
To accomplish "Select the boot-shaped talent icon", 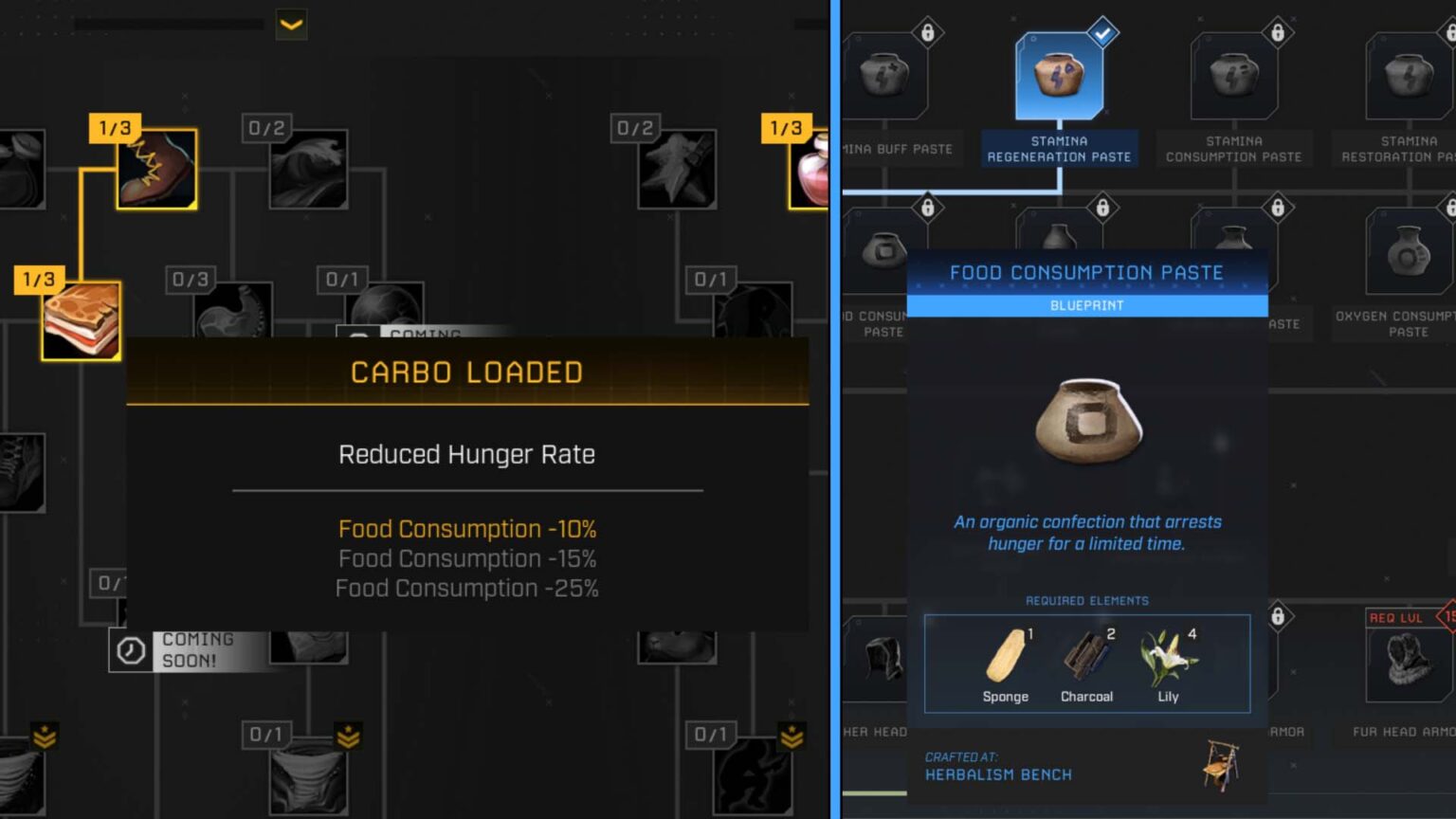I will tap(155, 171).
